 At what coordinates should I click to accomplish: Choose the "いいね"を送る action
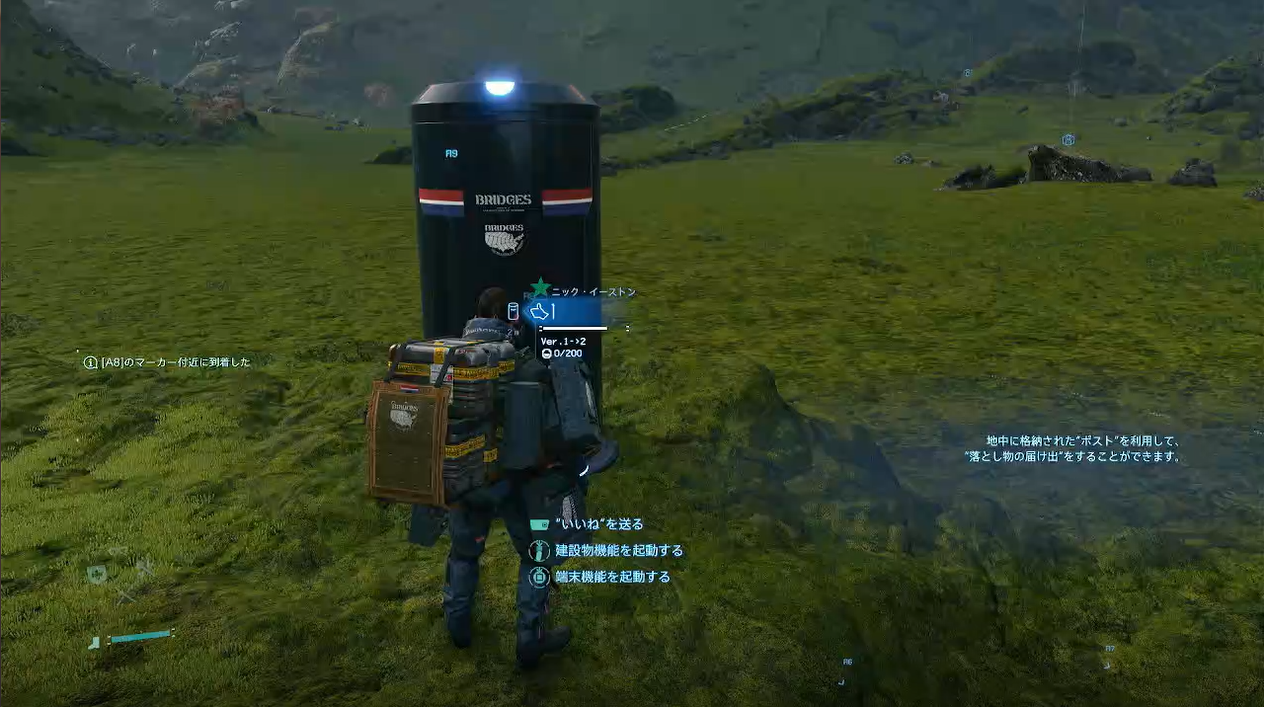tap(598, 524)
